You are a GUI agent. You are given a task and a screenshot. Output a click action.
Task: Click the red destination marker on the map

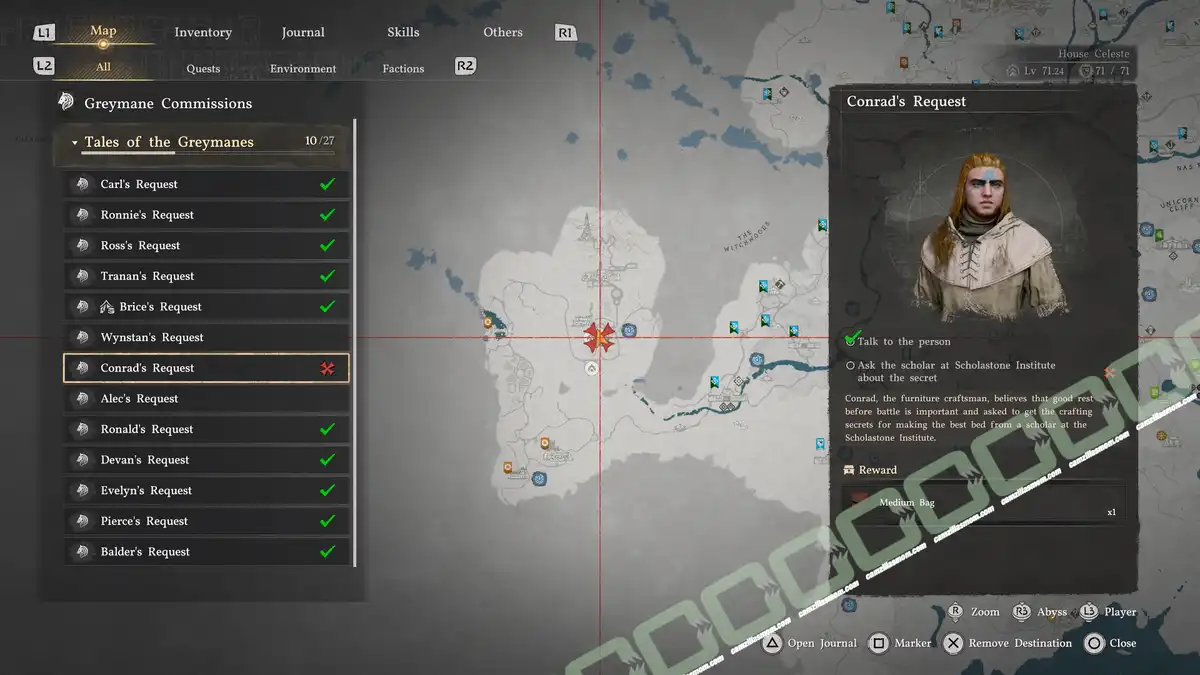(x=599, y=338)
